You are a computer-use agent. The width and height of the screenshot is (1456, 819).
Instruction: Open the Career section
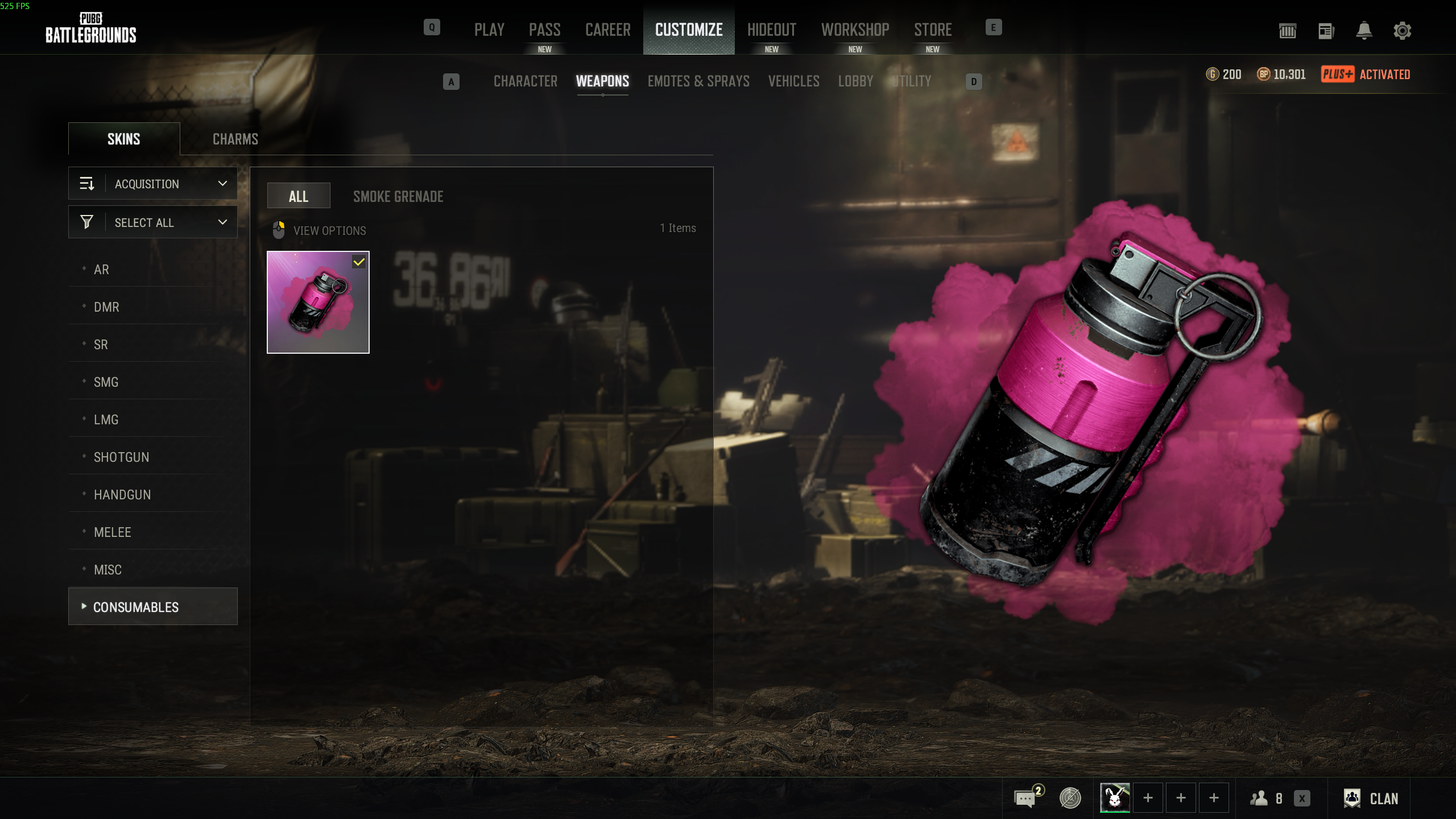[607, 30]
